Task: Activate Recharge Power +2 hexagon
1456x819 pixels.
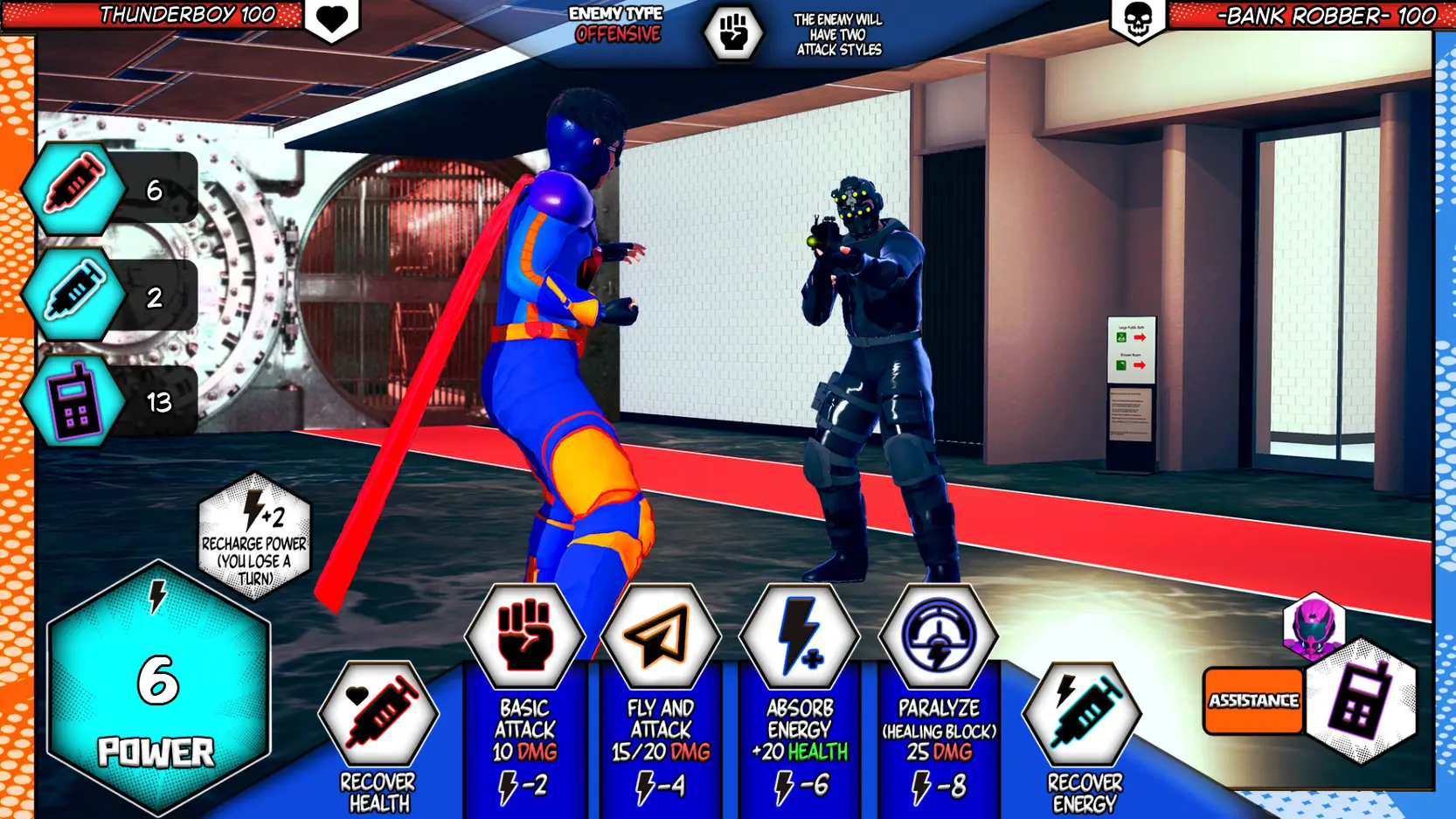Action: [254, 536]
